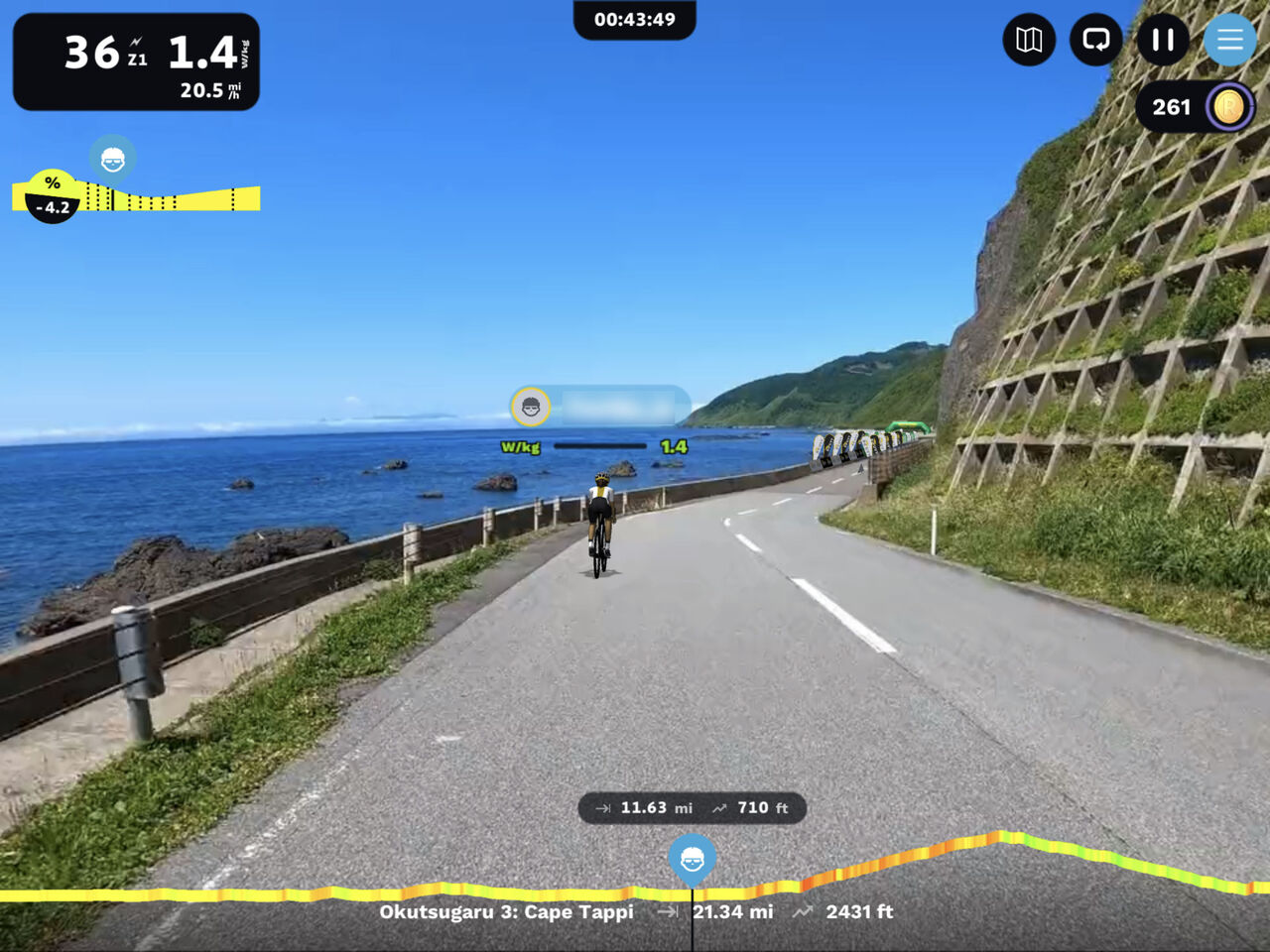Click the rider marker on route elevation profile
1270x952 pixels.
point(692,859)
